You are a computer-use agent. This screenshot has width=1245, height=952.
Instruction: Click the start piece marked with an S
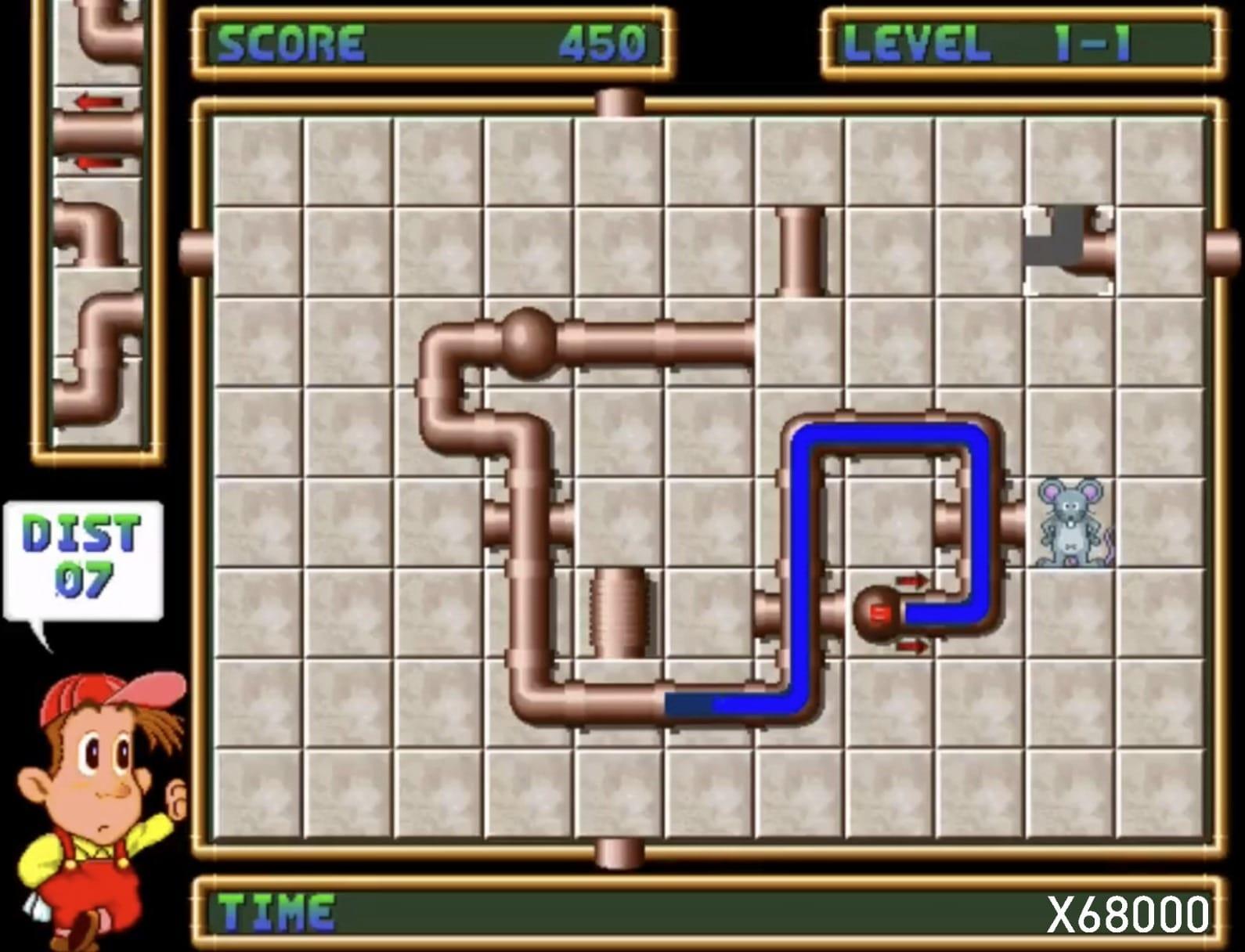879,614
